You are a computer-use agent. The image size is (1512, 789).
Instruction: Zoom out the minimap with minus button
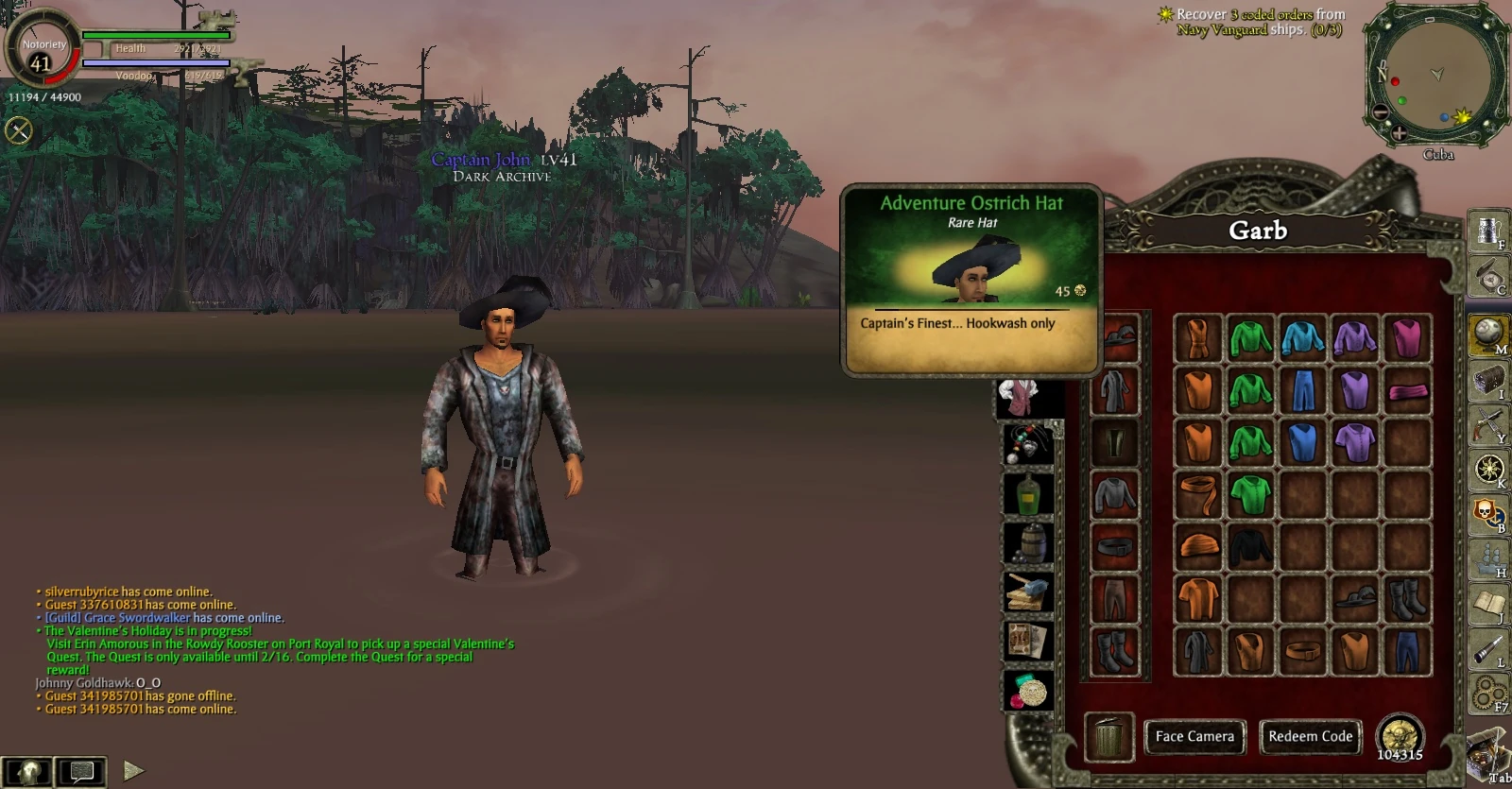(x=1381, y=112)
